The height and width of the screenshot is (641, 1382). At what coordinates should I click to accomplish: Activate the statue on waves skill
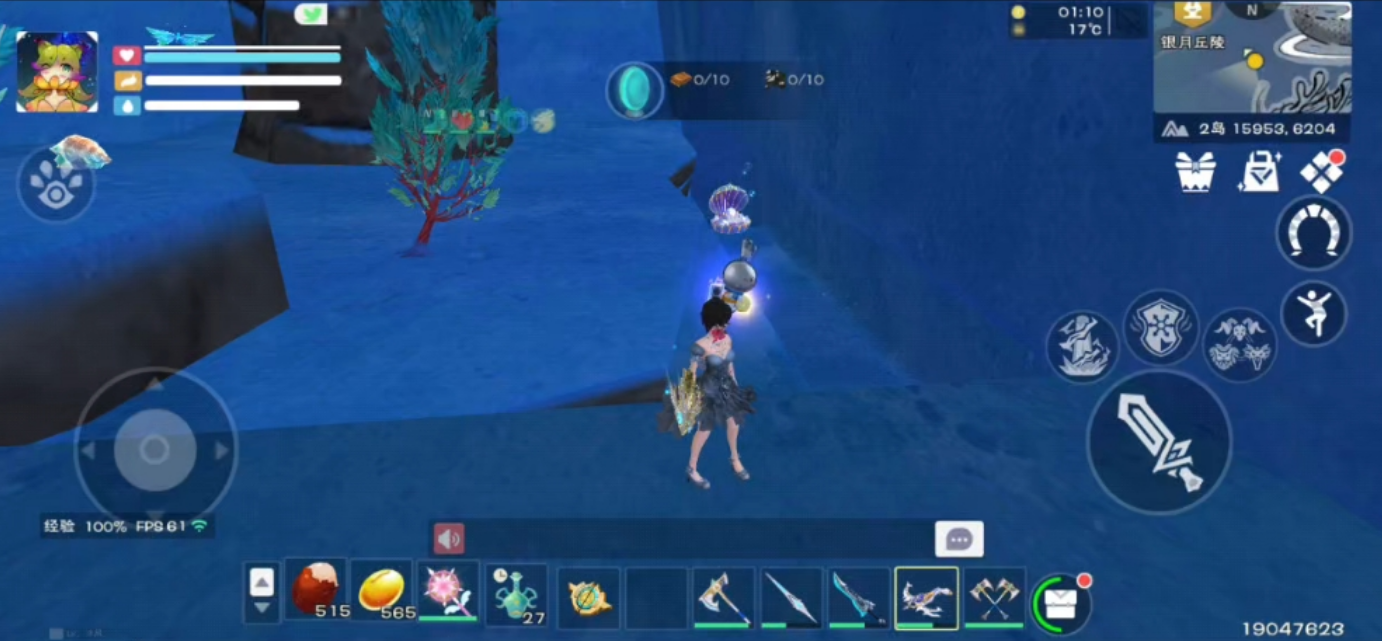(x=1083, y=346)
